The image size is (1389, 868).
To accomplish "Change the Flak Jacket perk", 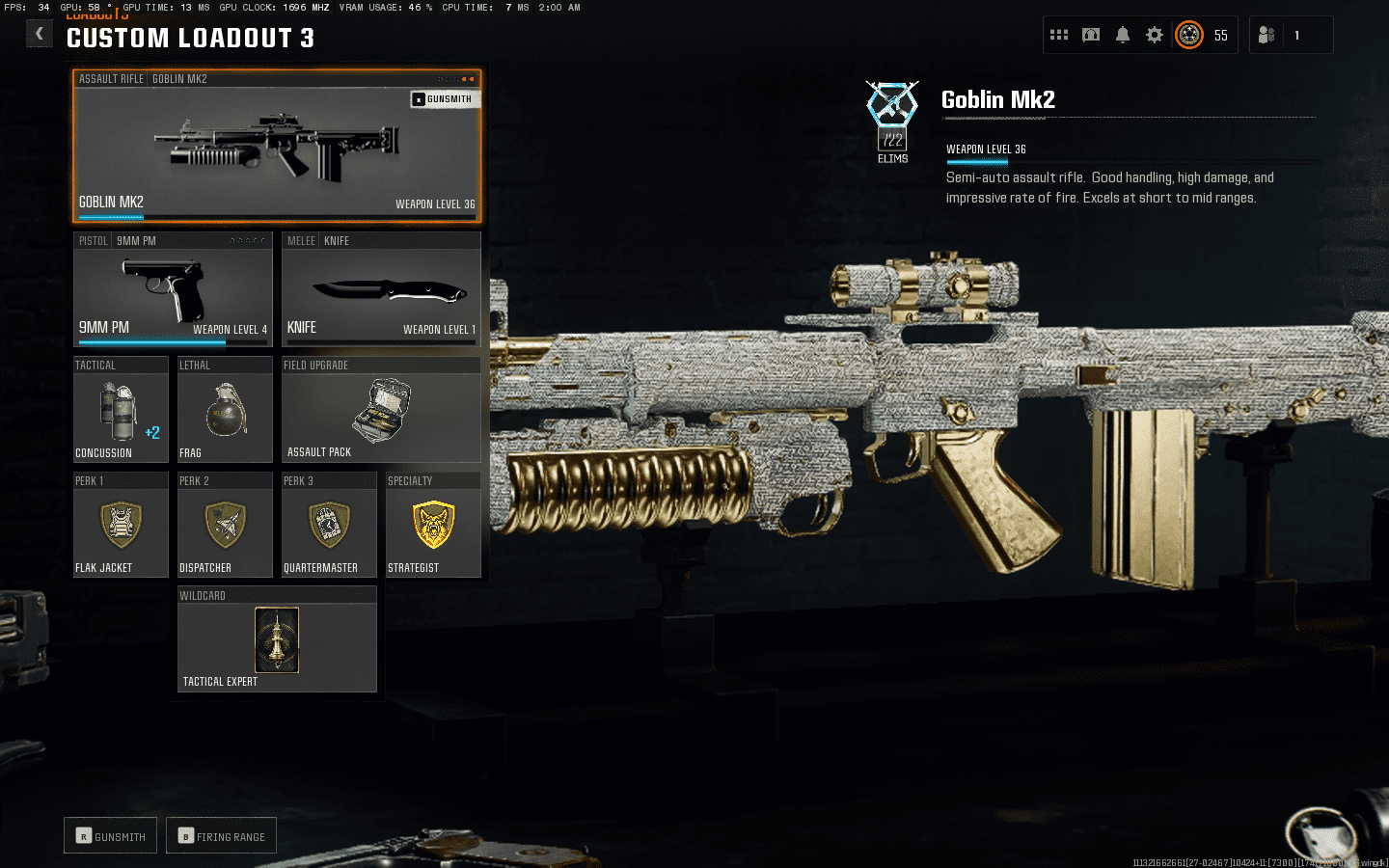I will tap(121, 527).
